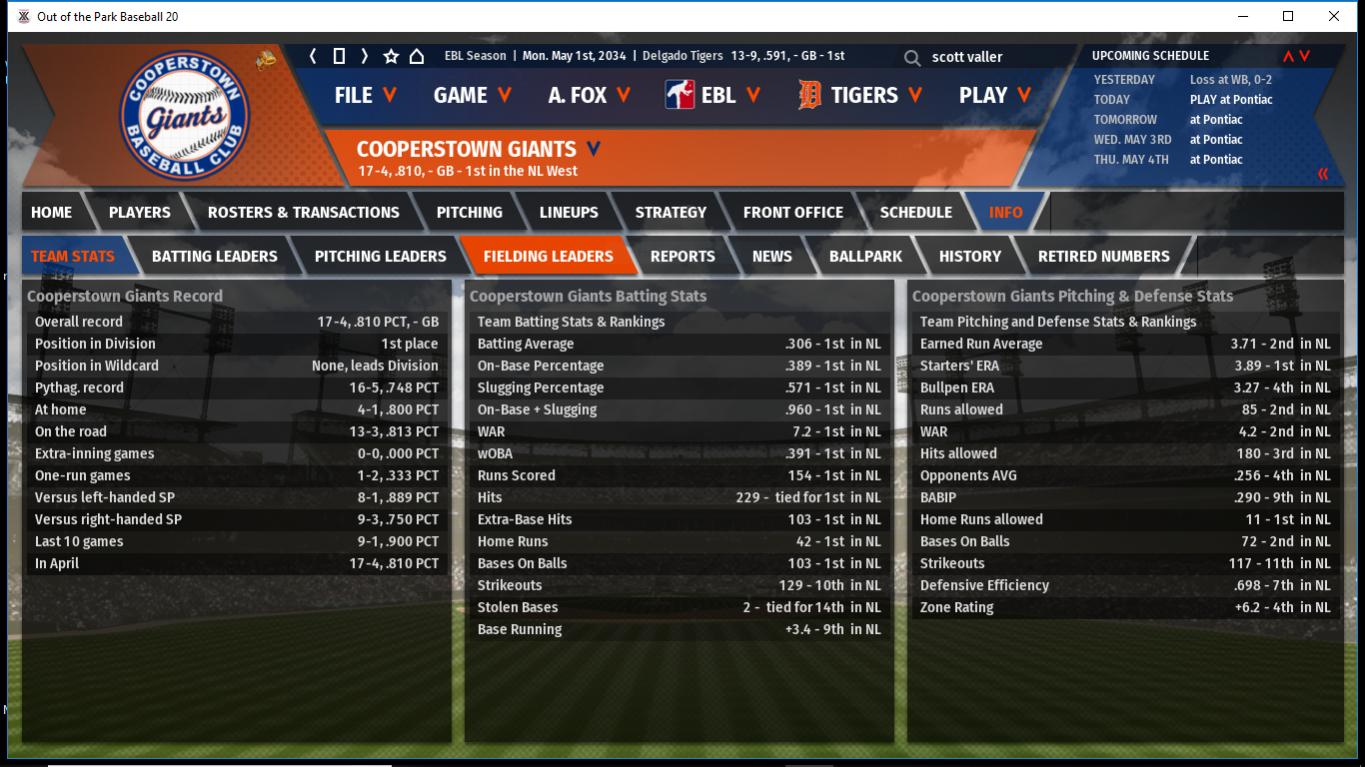This screenshot has height=767, width=1365.
Task: Bookmark the page with the star icon
Action: pos(391,56)
